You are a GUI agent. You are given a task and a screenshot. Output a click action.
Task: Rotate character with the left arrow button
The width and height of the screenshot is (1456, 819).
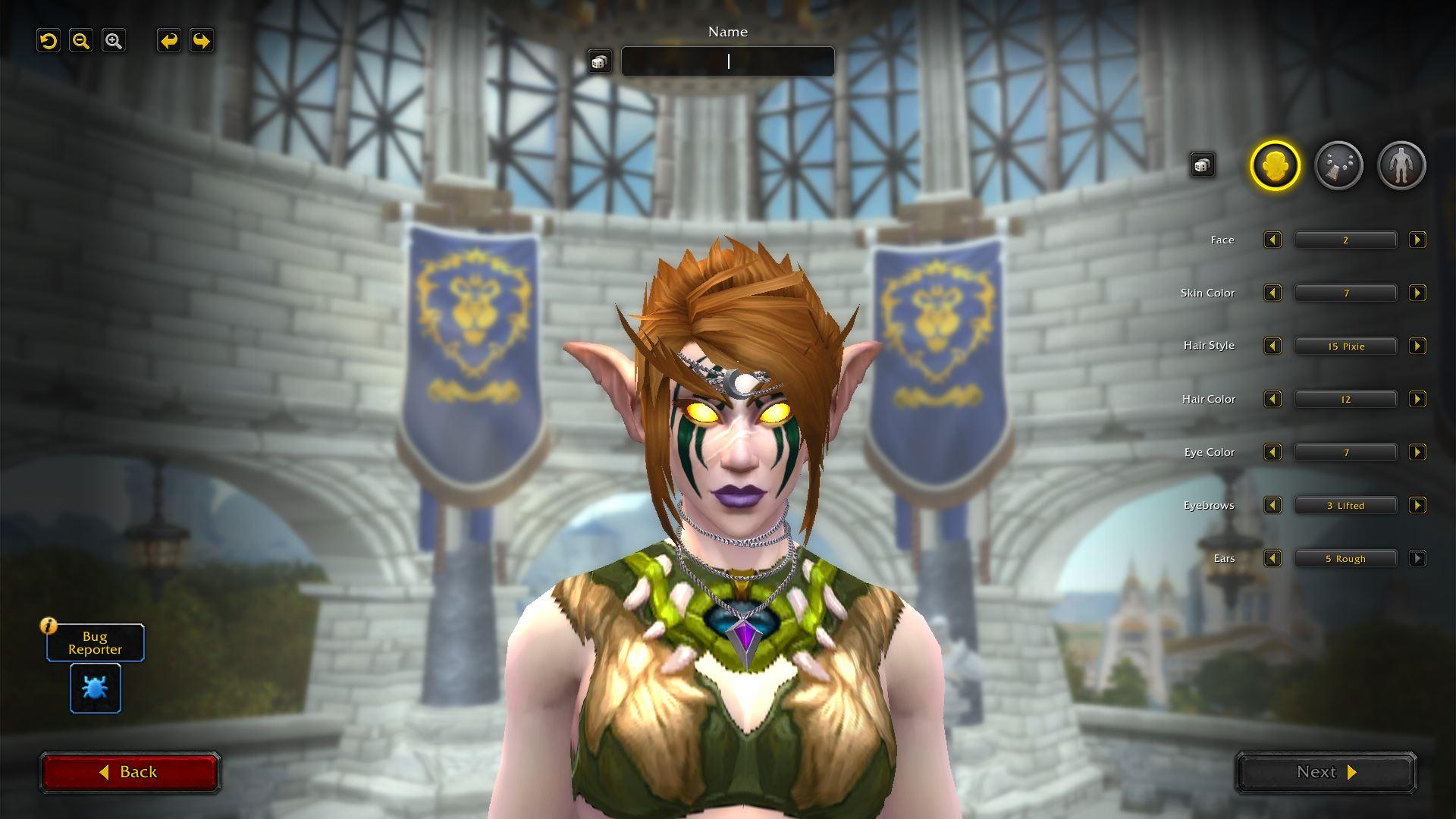tap(169, 41)
